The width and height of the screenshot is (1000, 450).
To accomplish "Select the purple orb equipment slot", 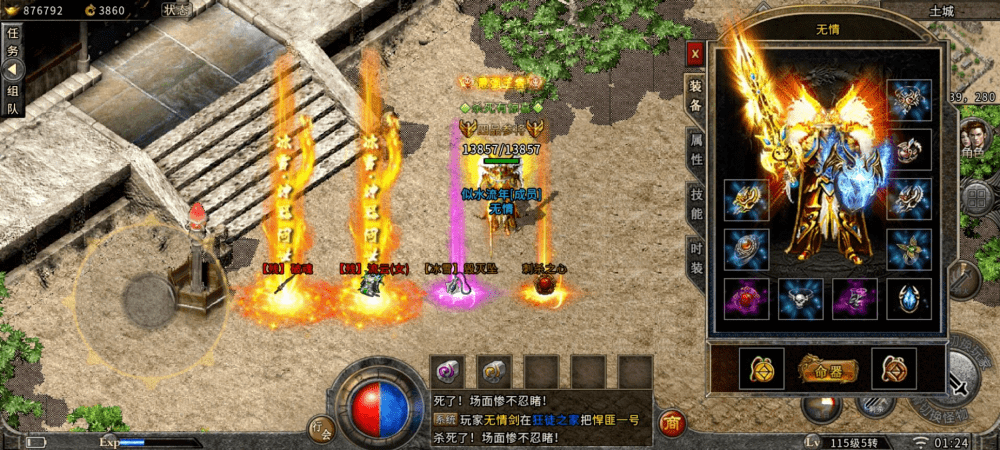I will pos(746,299).
